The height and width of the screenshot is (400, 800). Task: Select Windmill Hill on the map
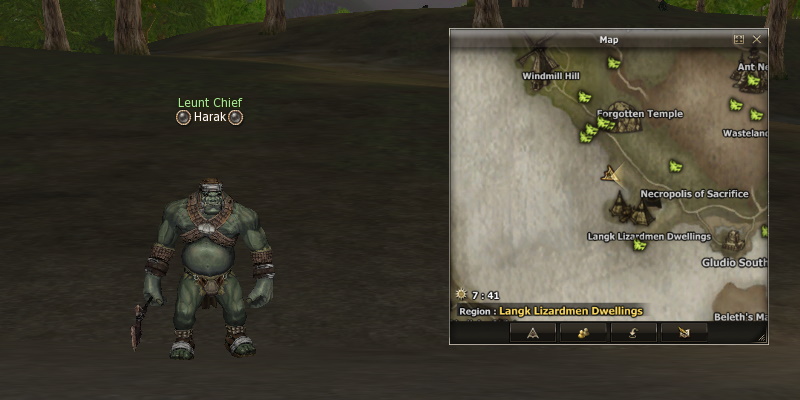click(551, 75)
